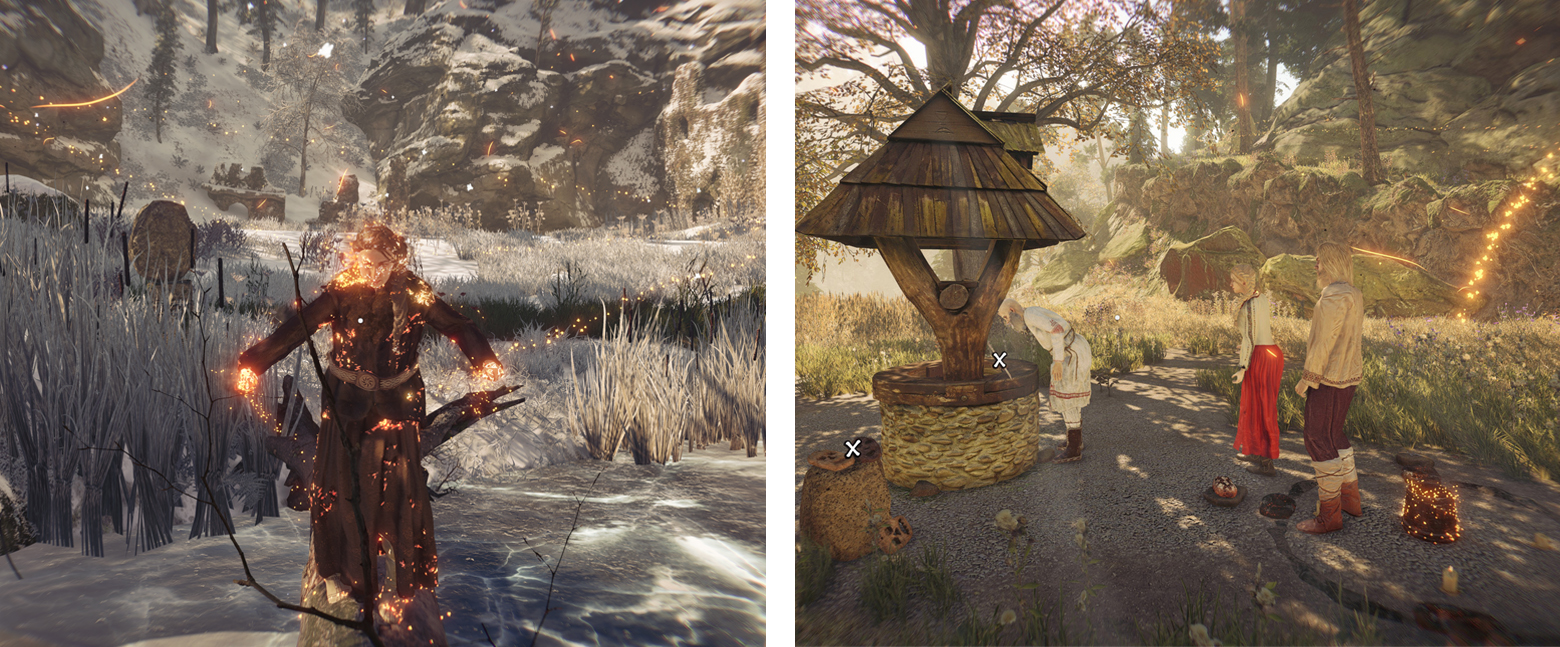Viewport: 1560px width, 647px height.
Task: Select the X marker on the well
Action: pos(998,360)
